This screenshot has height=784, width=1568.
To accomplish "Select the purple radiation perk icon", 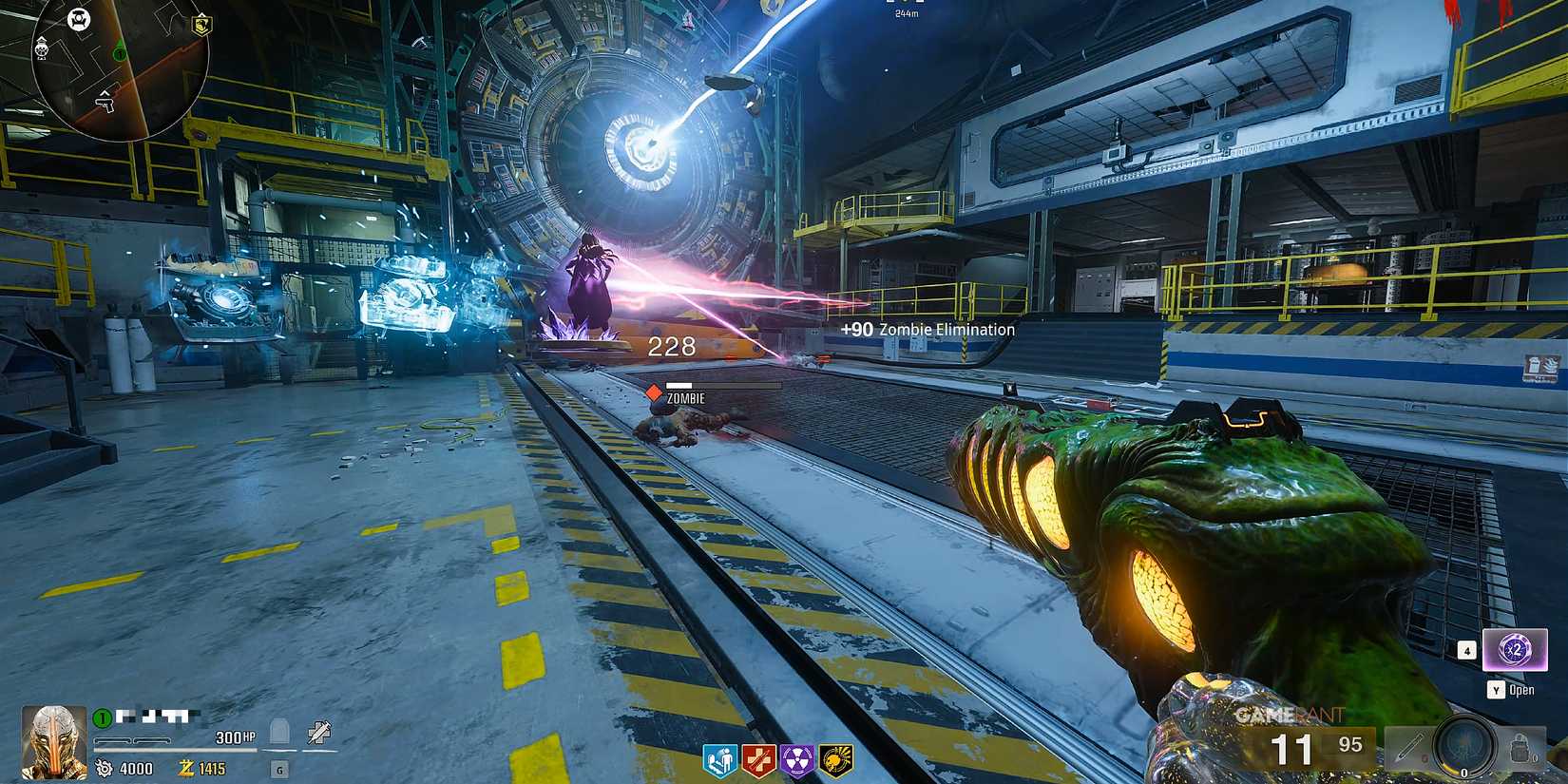I will (x=798, y=760).
